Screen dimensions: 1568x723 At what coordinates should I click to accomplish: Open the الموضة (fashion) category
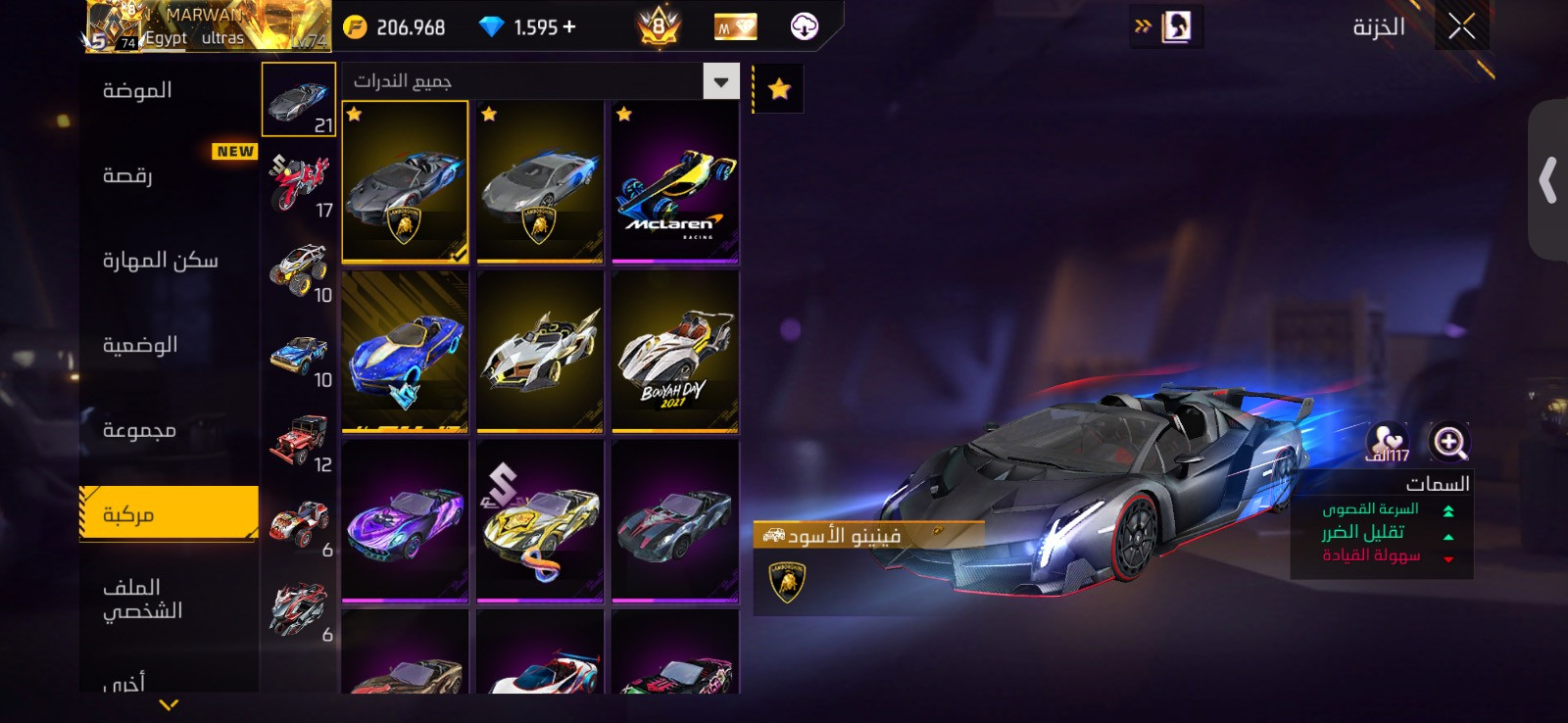(137, 91)
